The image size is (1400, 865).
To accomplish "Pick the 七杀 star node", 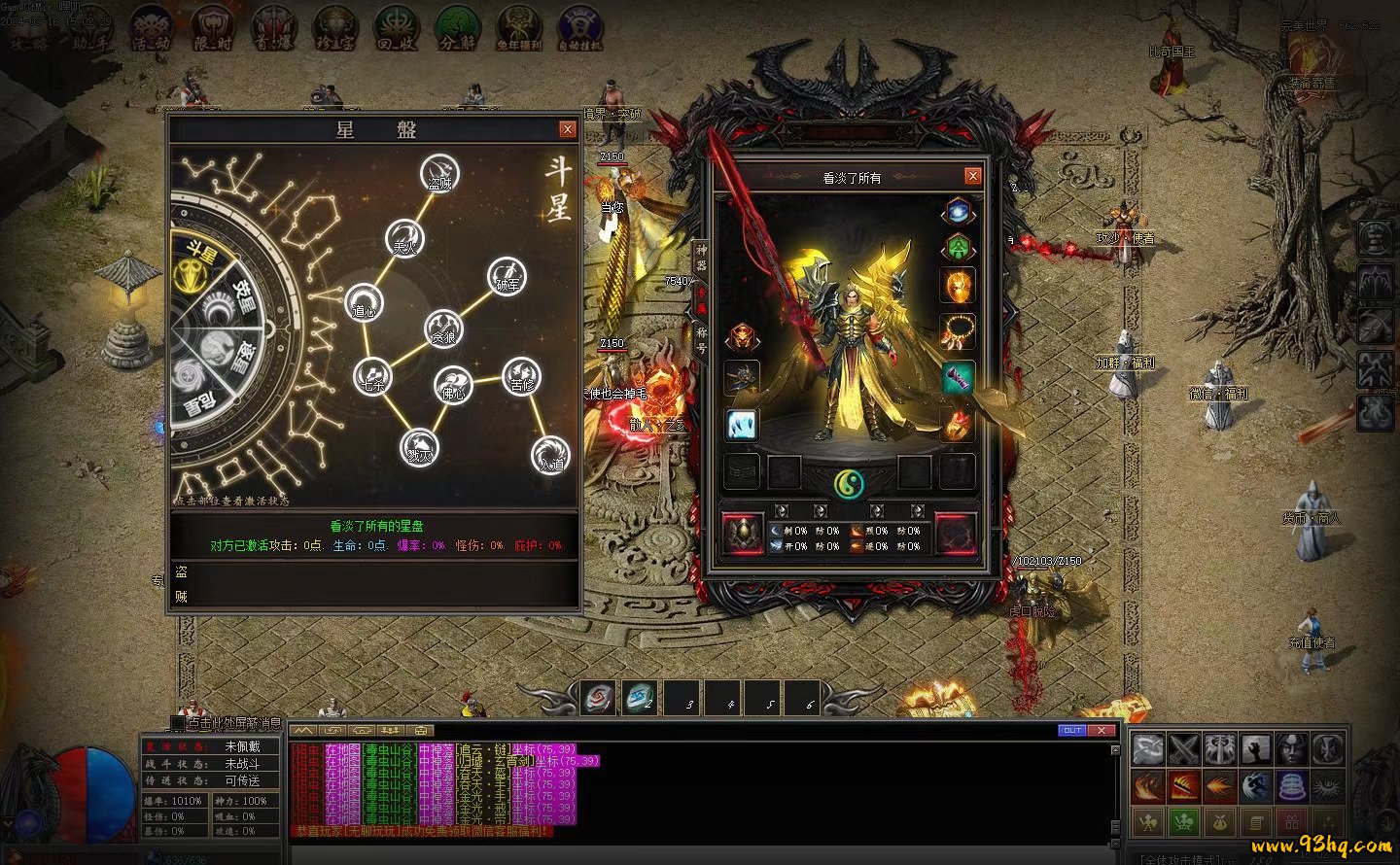I will pyautogui.click(x=372, y=376).
